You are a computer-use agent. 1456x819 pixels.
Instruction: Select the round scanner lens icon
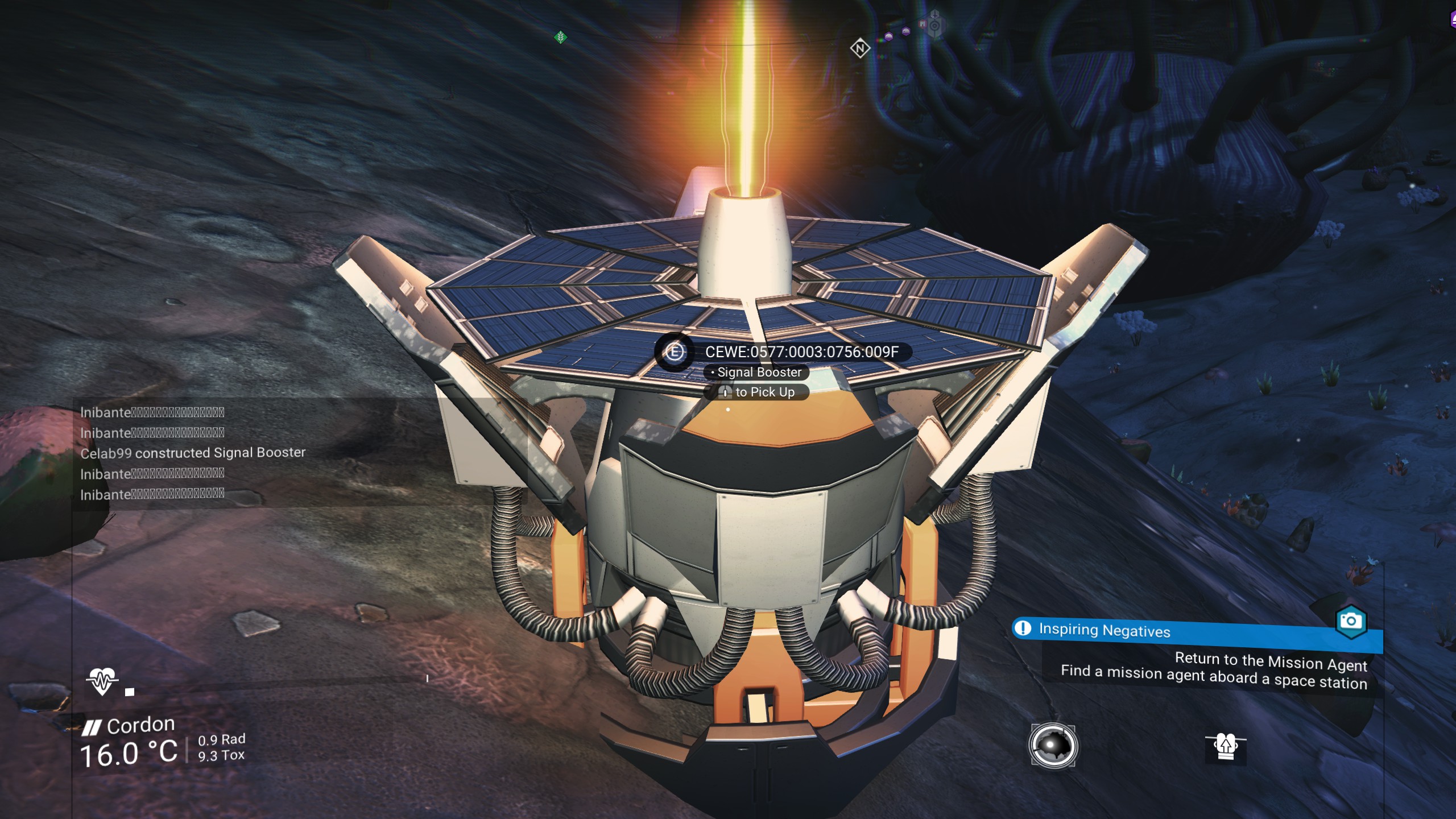[x=1053, y=746]
